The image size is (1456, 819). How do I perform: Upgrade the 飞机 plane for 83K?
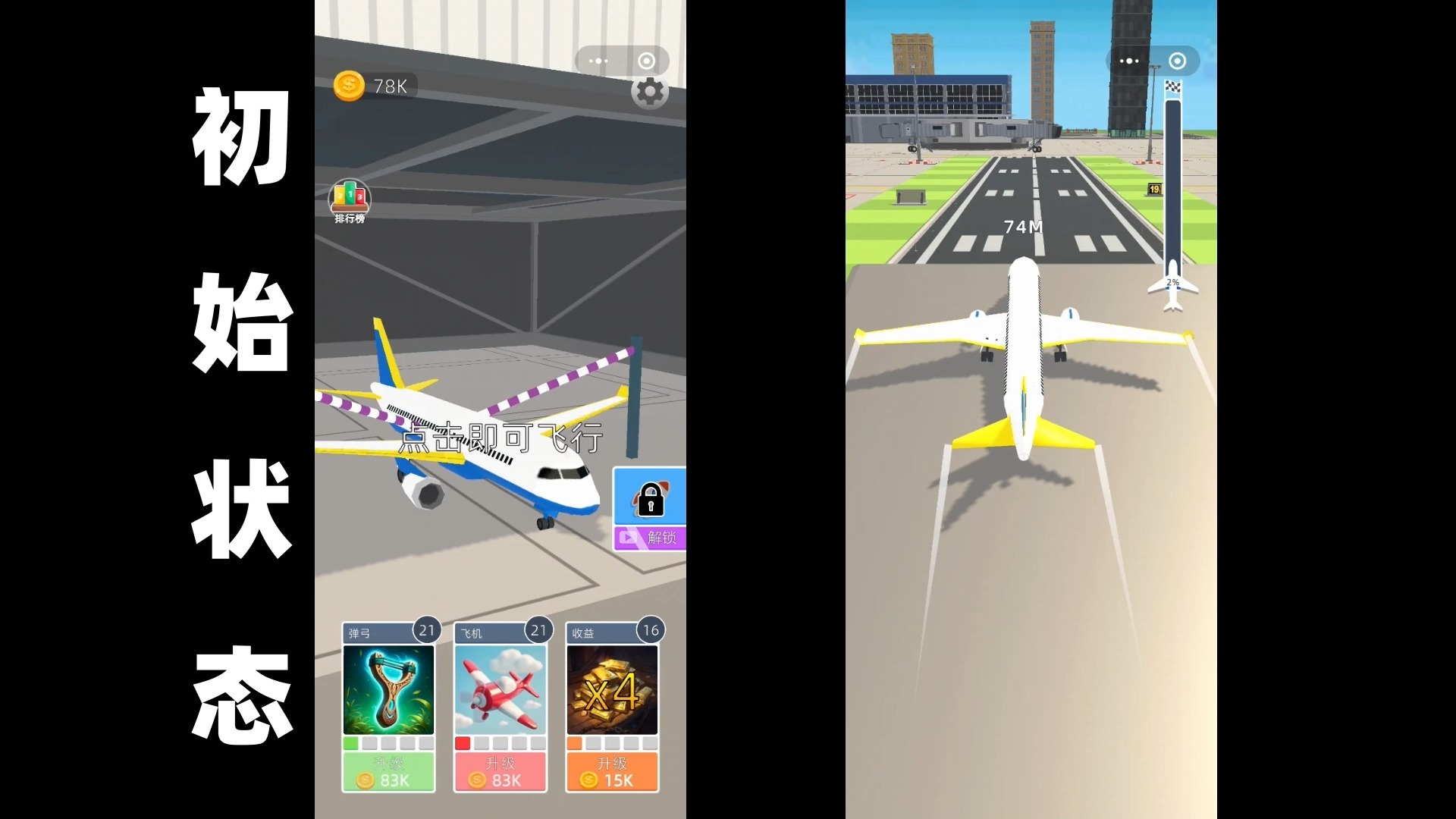[x=500, y=772]
